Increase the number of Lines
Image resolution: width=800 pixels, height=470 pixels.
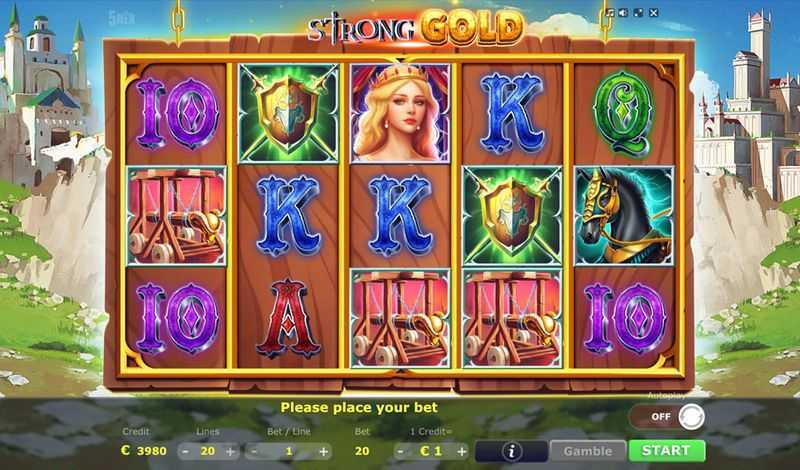(x=231, y=451)
